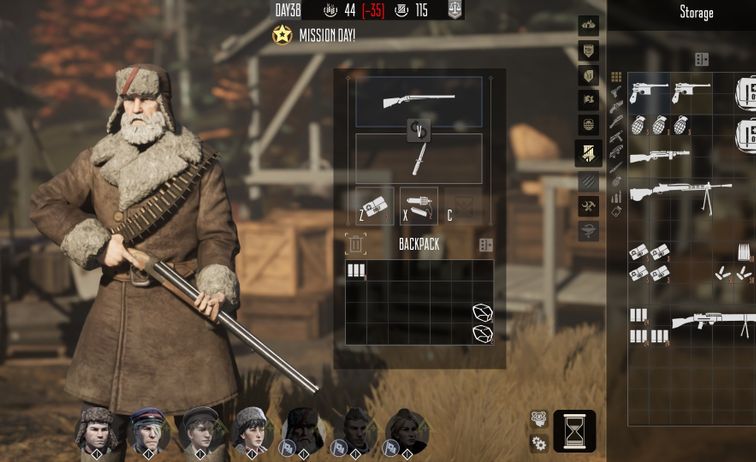Screen dimensions: 756x462
Task: Choose the squad member with the blue cap
Action: pos(149,429)
